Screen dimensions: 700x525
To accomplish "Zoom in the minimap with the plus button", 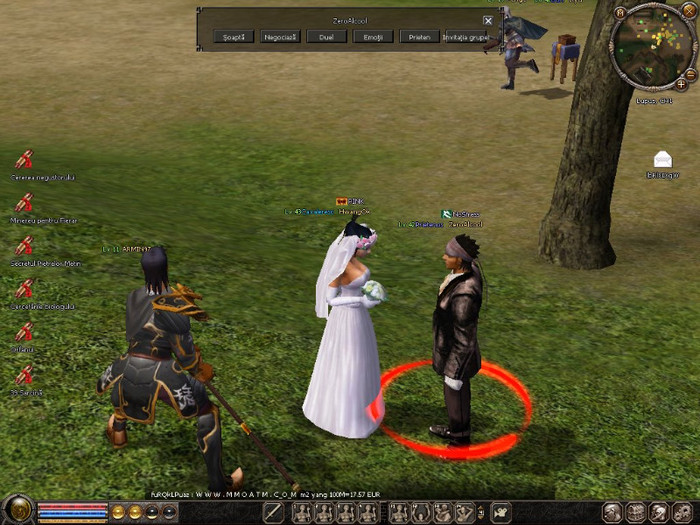I will pos(681,84).
